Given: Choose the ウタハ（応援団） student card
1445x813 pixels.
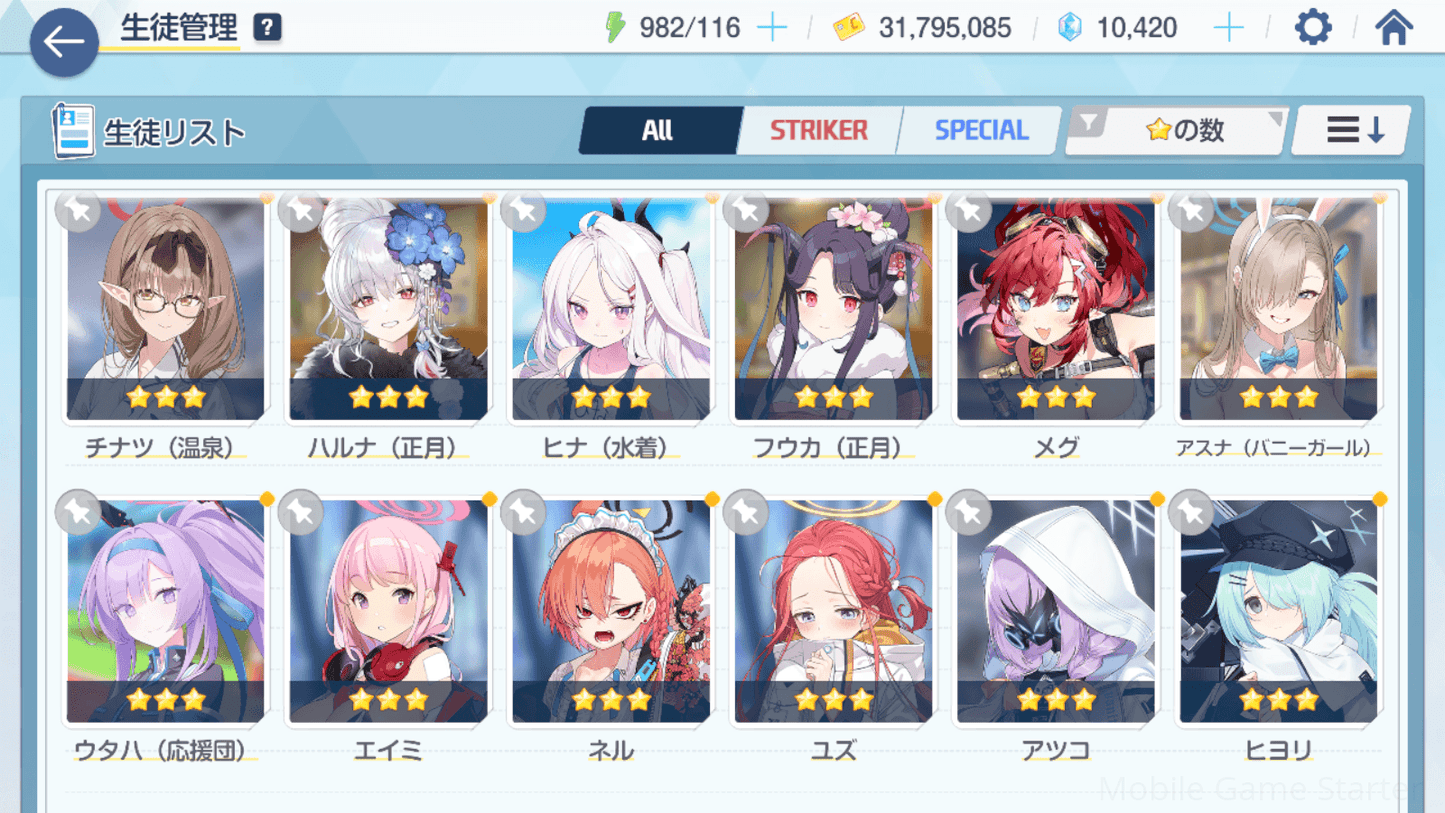Looking at the screenshot, I should (x=166, y=612).
